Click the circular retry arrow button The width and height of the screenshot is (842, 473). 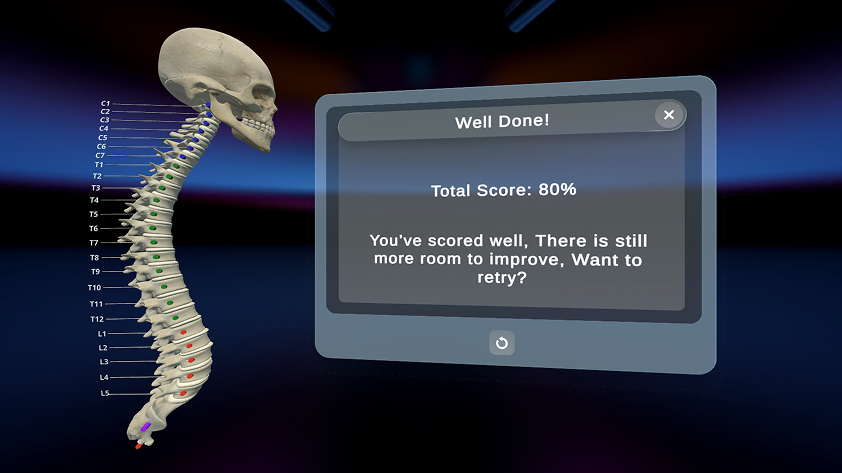pyautogui.click(x=502, y=343)
